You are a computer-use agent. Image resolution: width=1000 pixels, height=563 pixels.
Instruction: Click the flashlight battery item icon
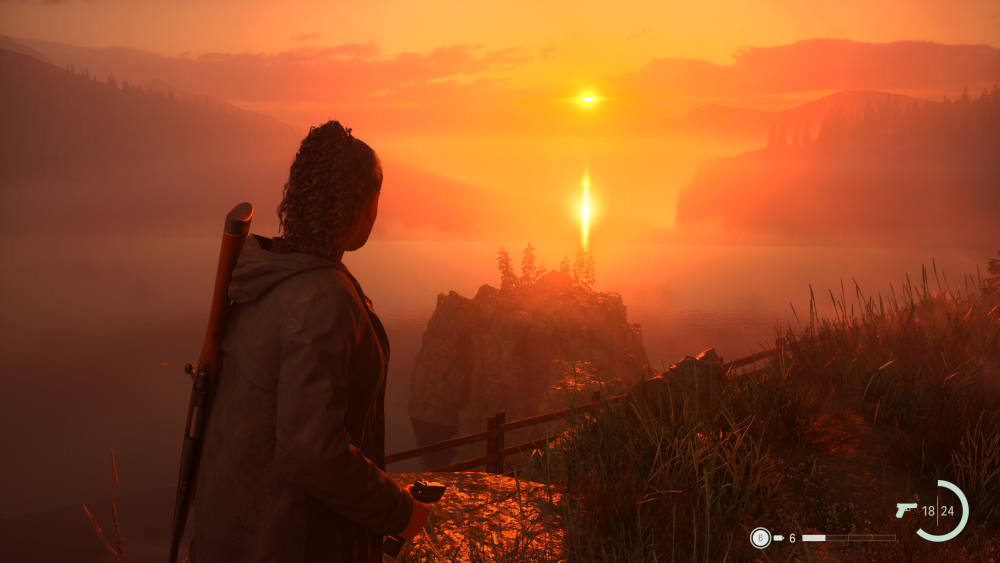point(778,538)
